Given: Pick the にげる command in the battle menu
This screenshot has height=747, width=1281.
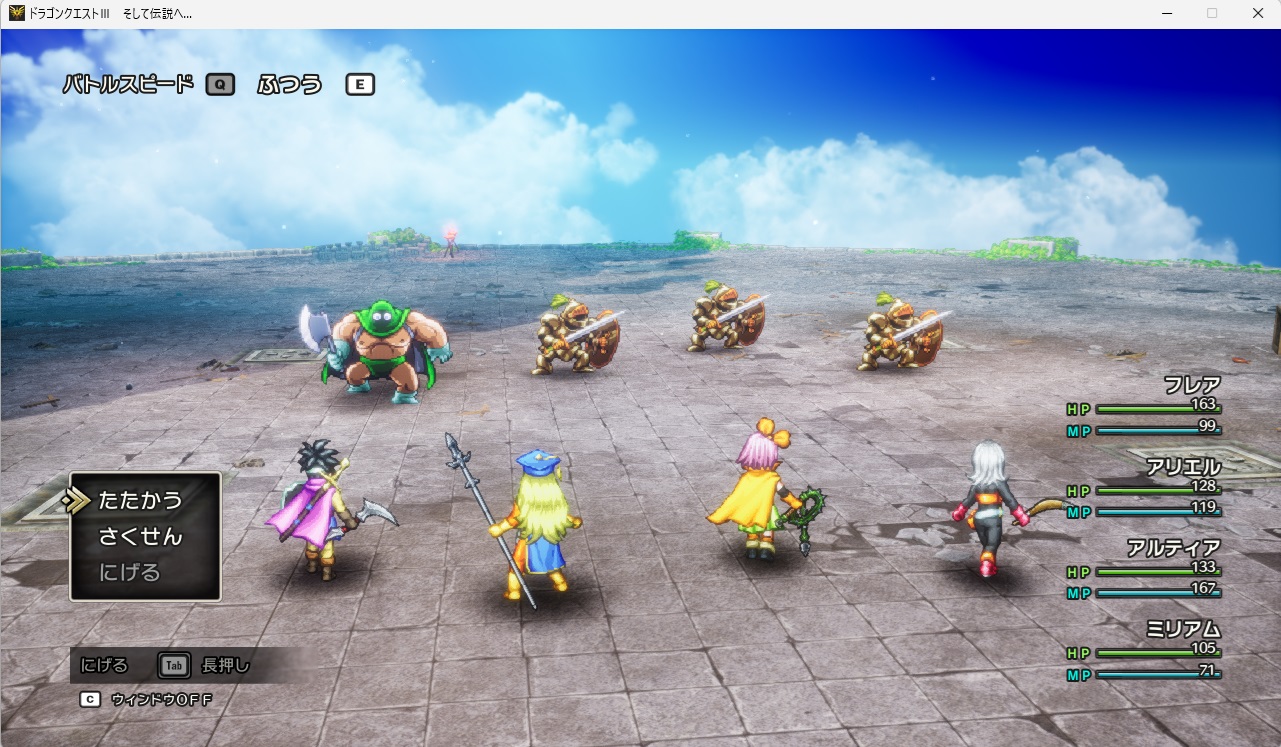Looking at the screenshot, I should coord(130,573).
